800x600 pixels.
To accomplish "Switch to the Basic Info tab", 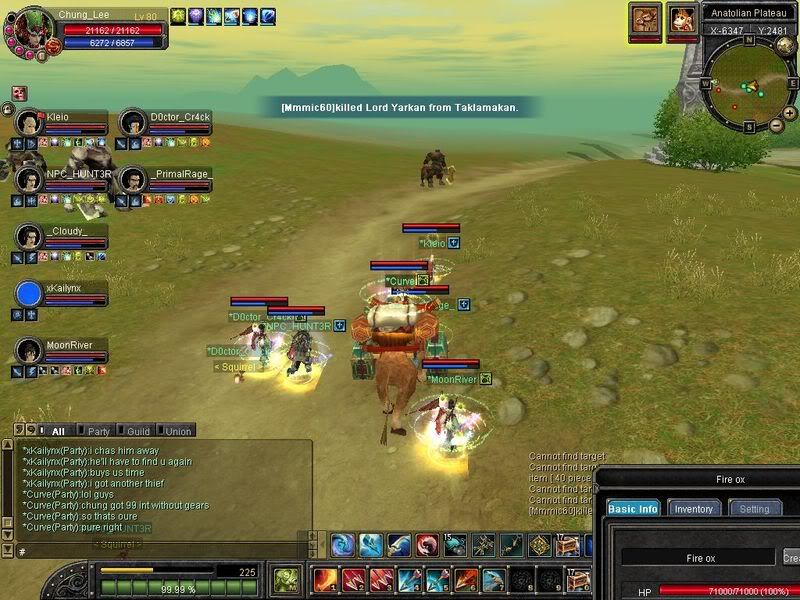I will click(x=633, y=509).
